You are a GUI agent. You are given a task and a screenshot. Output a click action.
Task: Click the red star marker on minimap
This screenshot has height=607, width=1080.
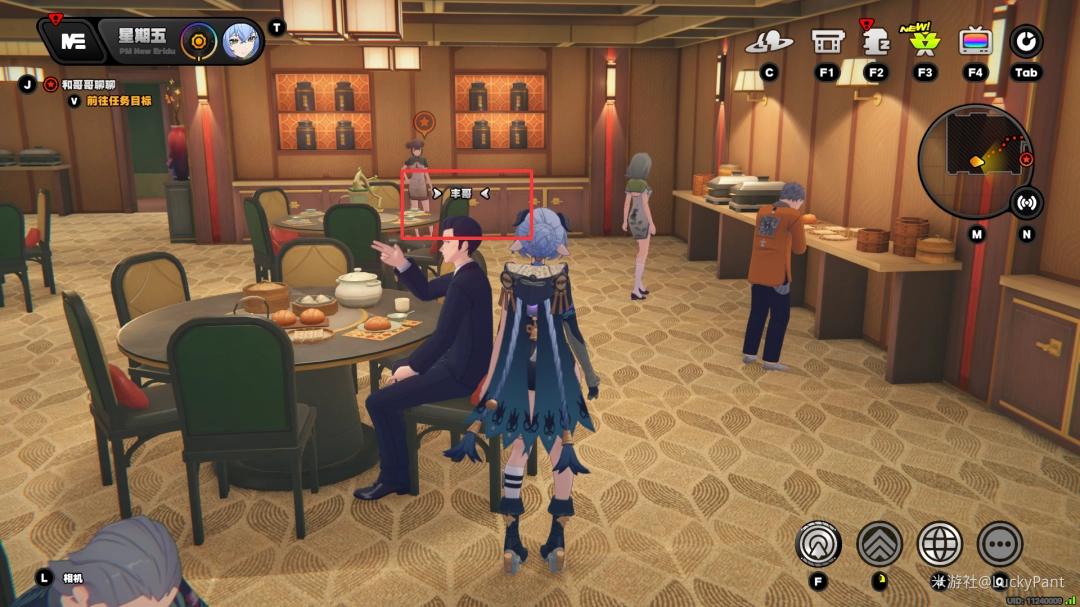(x=1026, y=159)
